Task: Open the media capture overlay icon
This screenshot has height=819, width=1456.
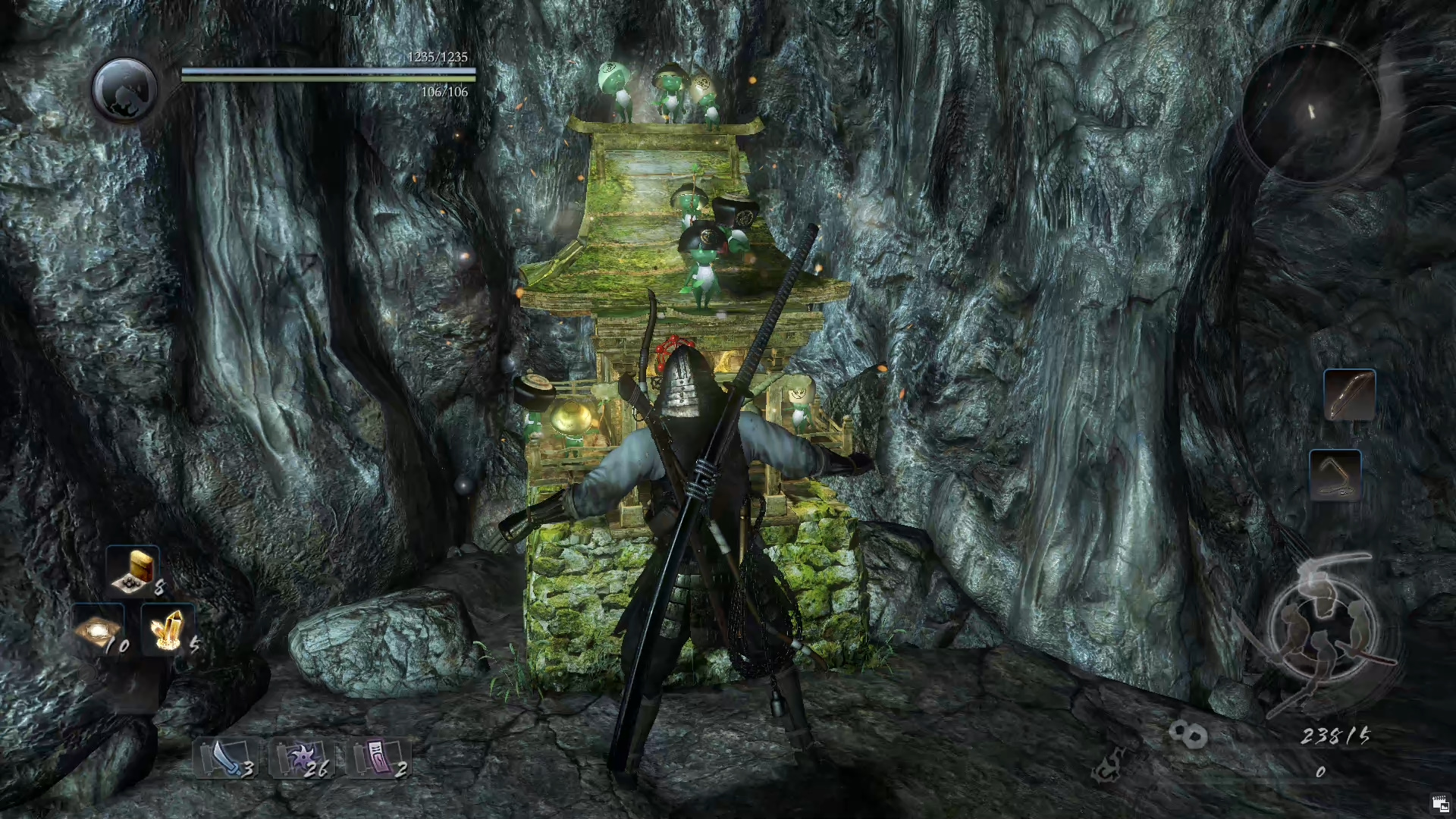Action: (1440, 805)
